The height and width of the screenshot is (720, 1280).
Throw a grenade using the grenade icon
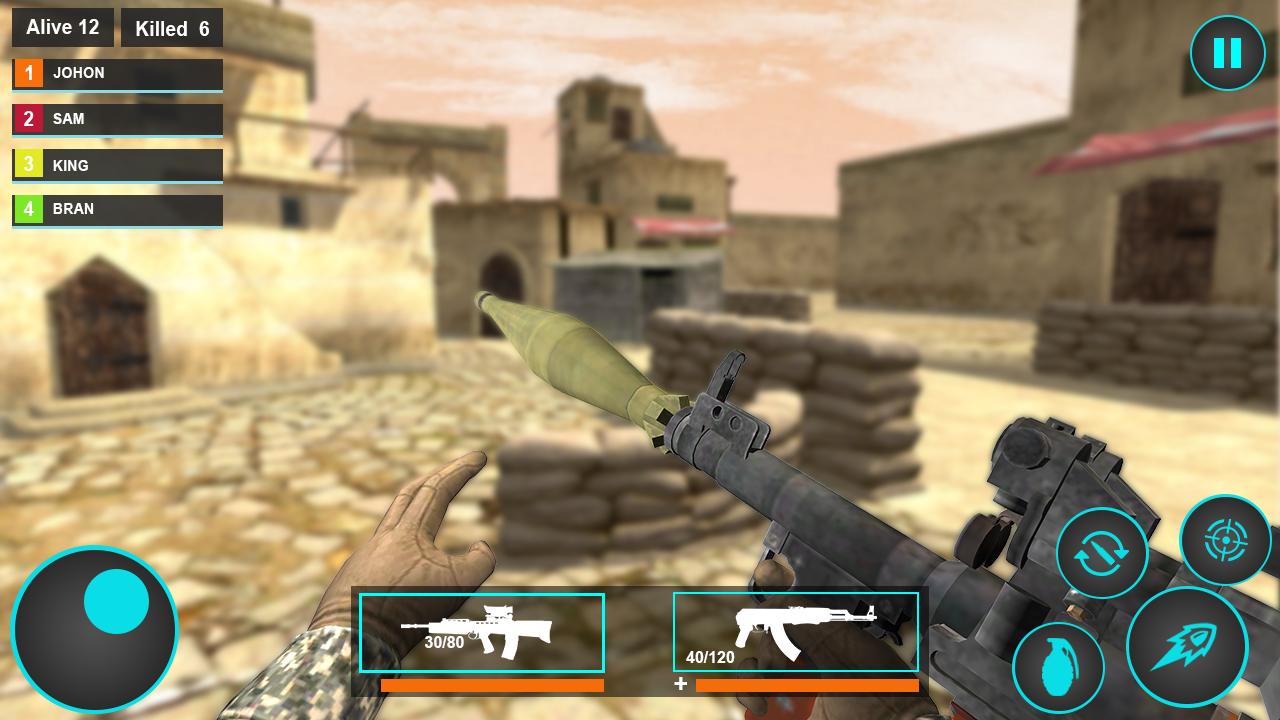[1062, 666]
